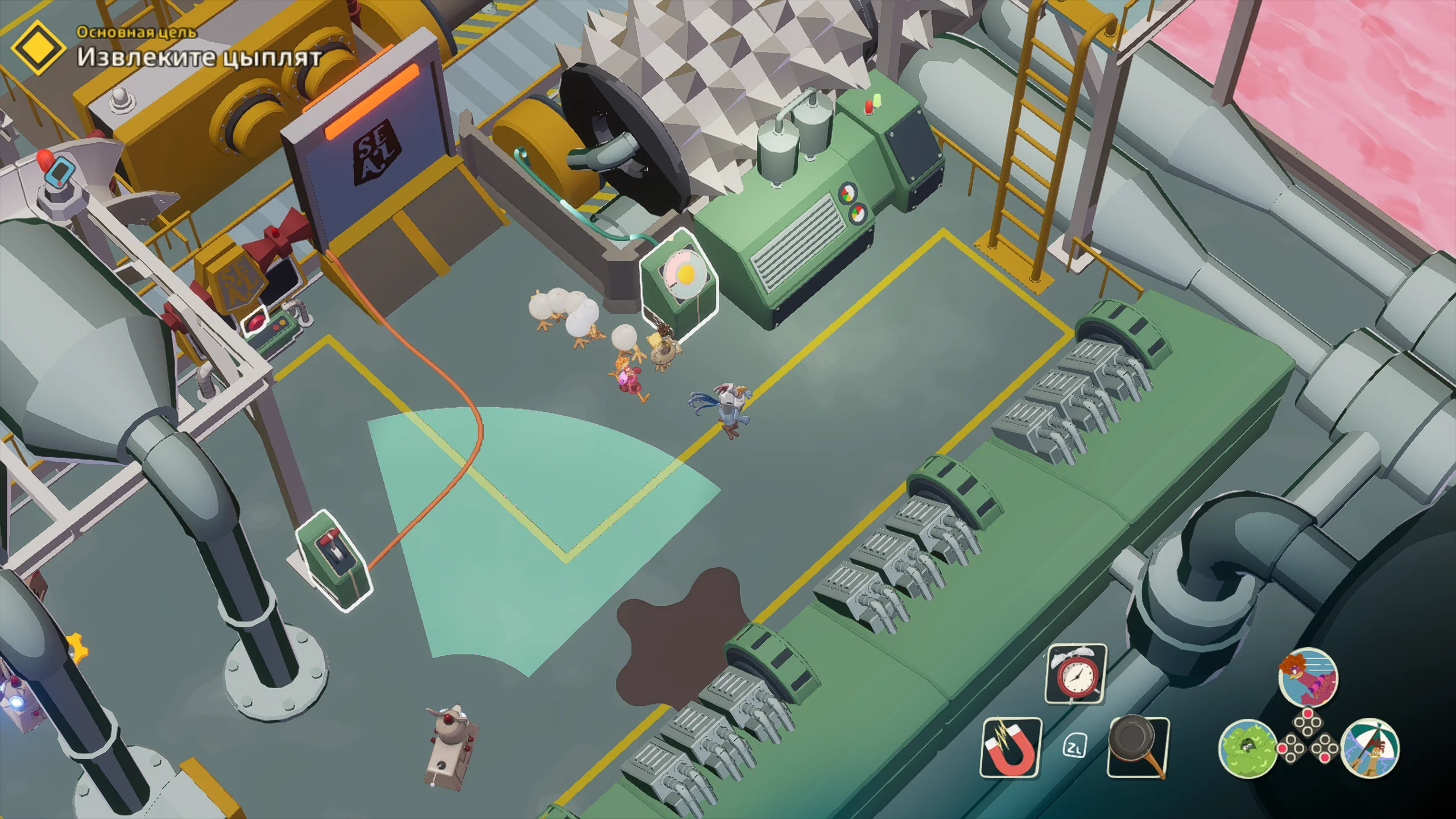1456x819 pixels.
Task: Select the red alarm clock item
Action: 1076,675
